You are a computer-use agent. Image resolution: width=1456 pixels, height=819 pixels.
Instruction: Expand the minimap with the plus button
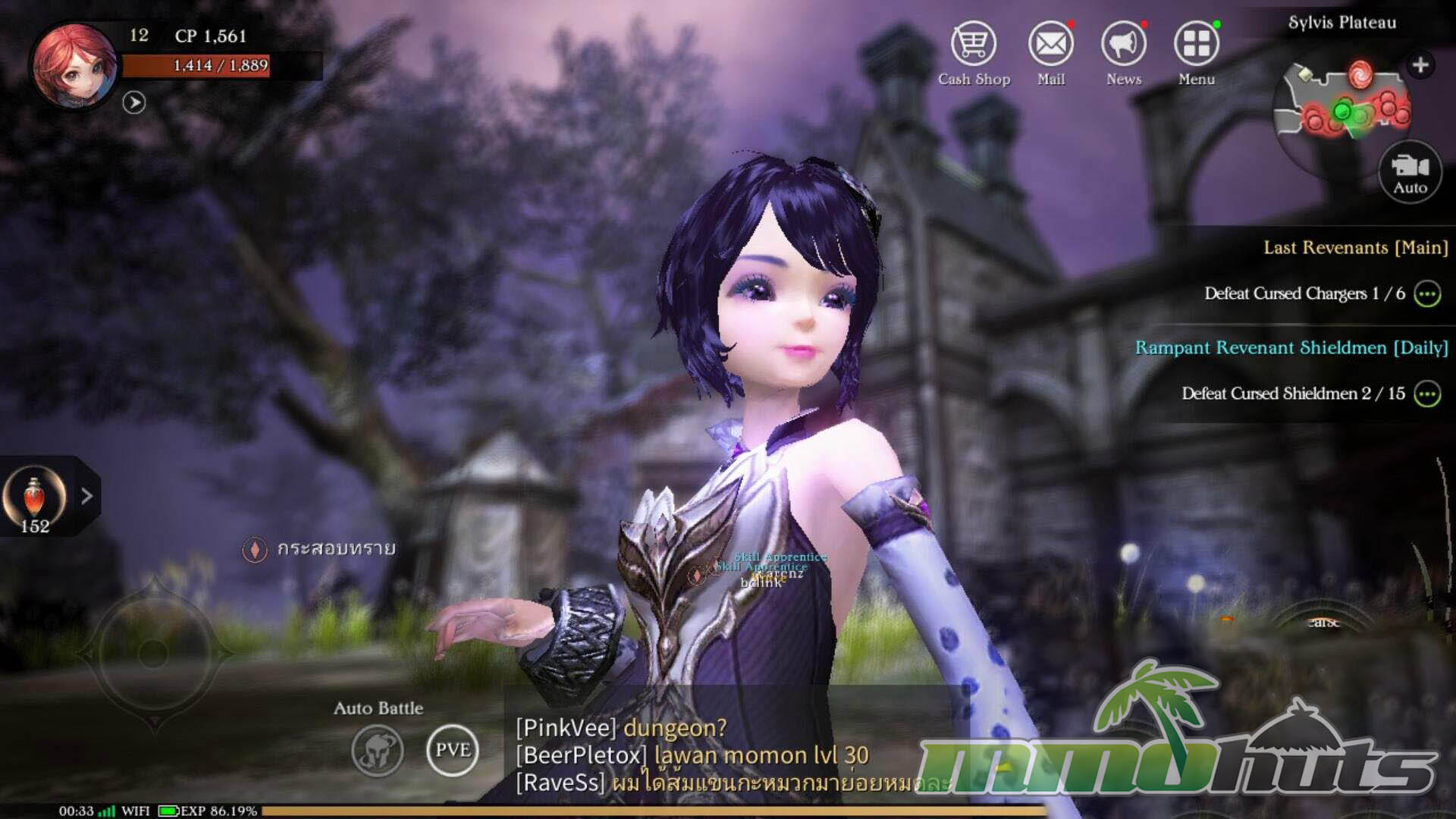pyautogui.click(x=1420, y=65)
